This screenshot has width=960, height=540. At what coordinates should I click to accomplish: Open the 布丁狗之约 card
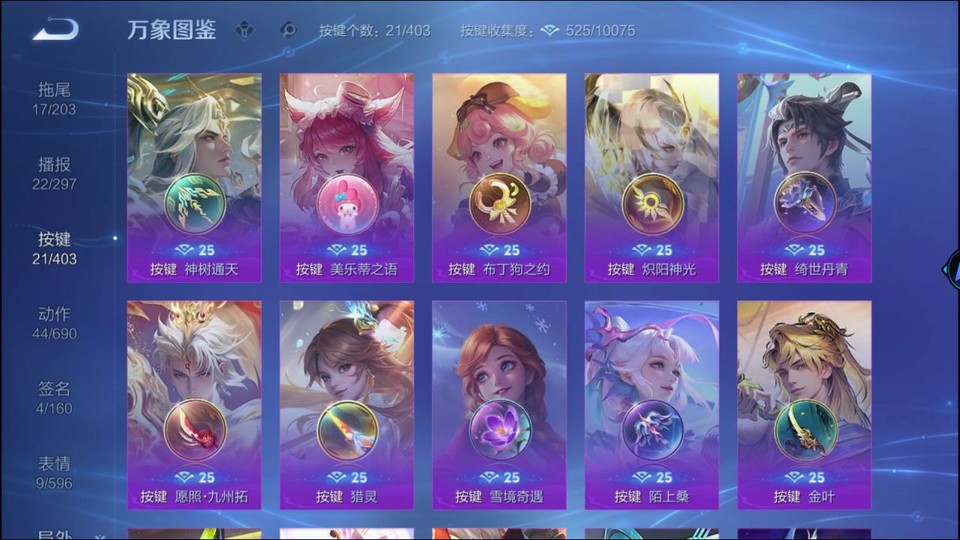point(499,177)
